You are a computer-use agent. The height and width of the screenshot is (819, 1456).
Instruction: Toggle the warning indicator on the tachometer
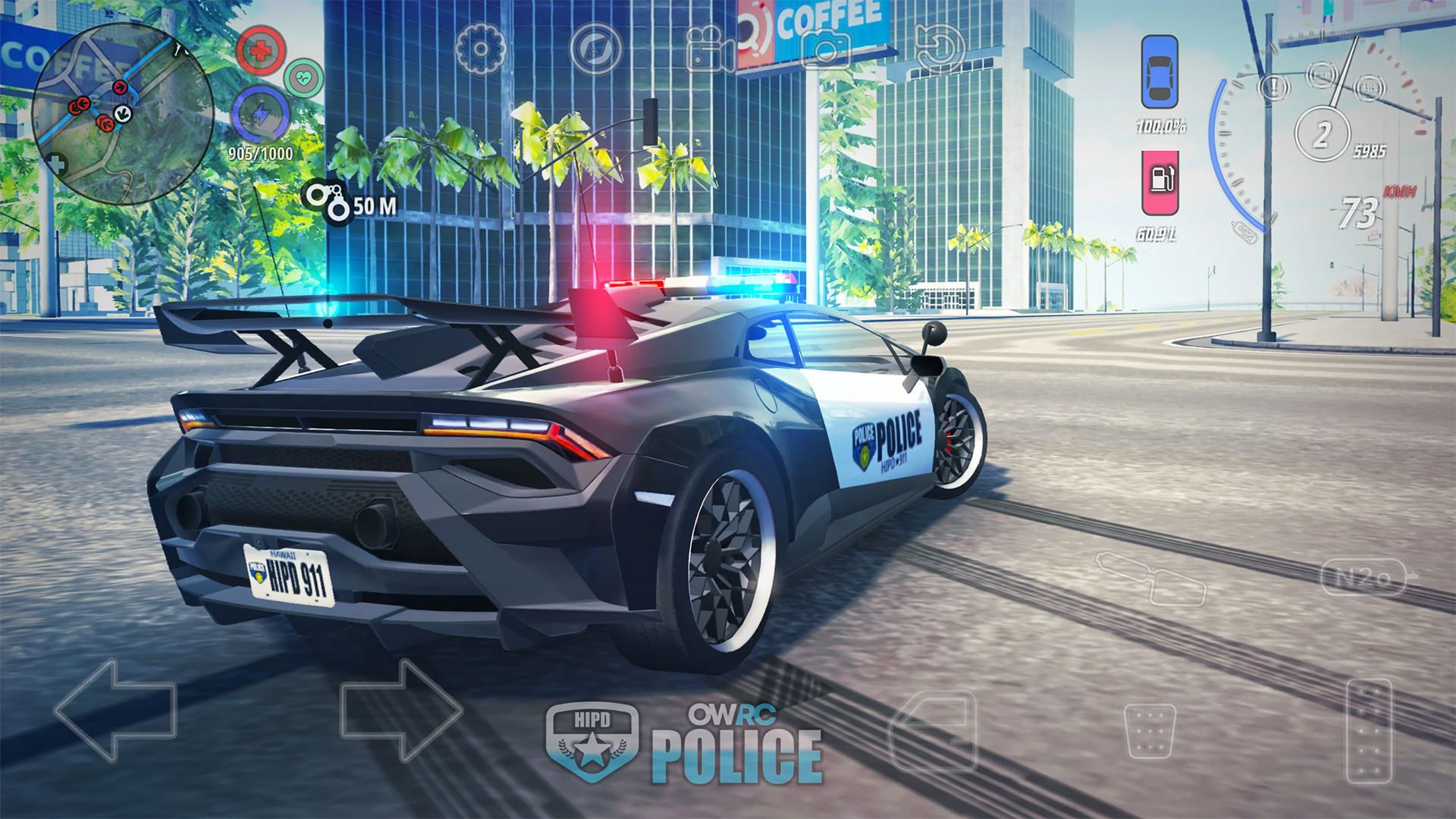(x=1274, y=87)
